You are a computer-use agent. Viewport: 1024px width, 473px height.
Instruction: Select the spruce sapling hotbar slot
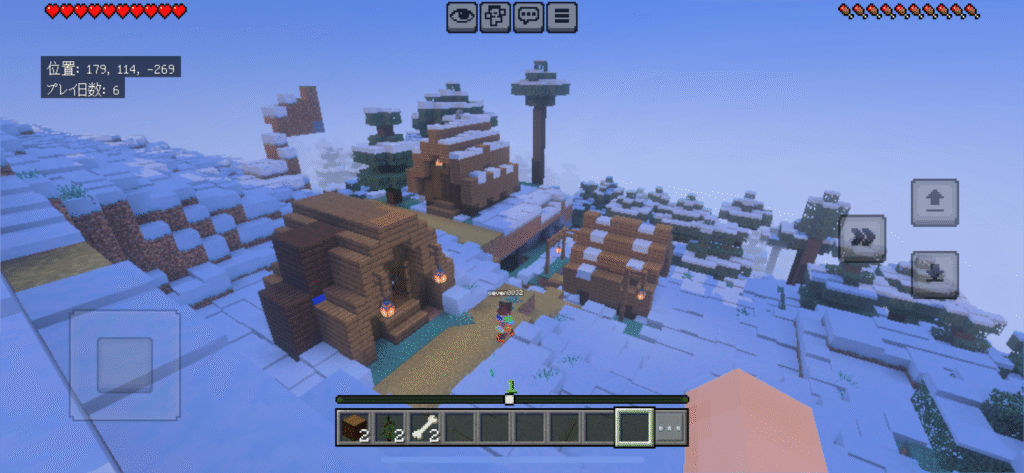point(389,428)
